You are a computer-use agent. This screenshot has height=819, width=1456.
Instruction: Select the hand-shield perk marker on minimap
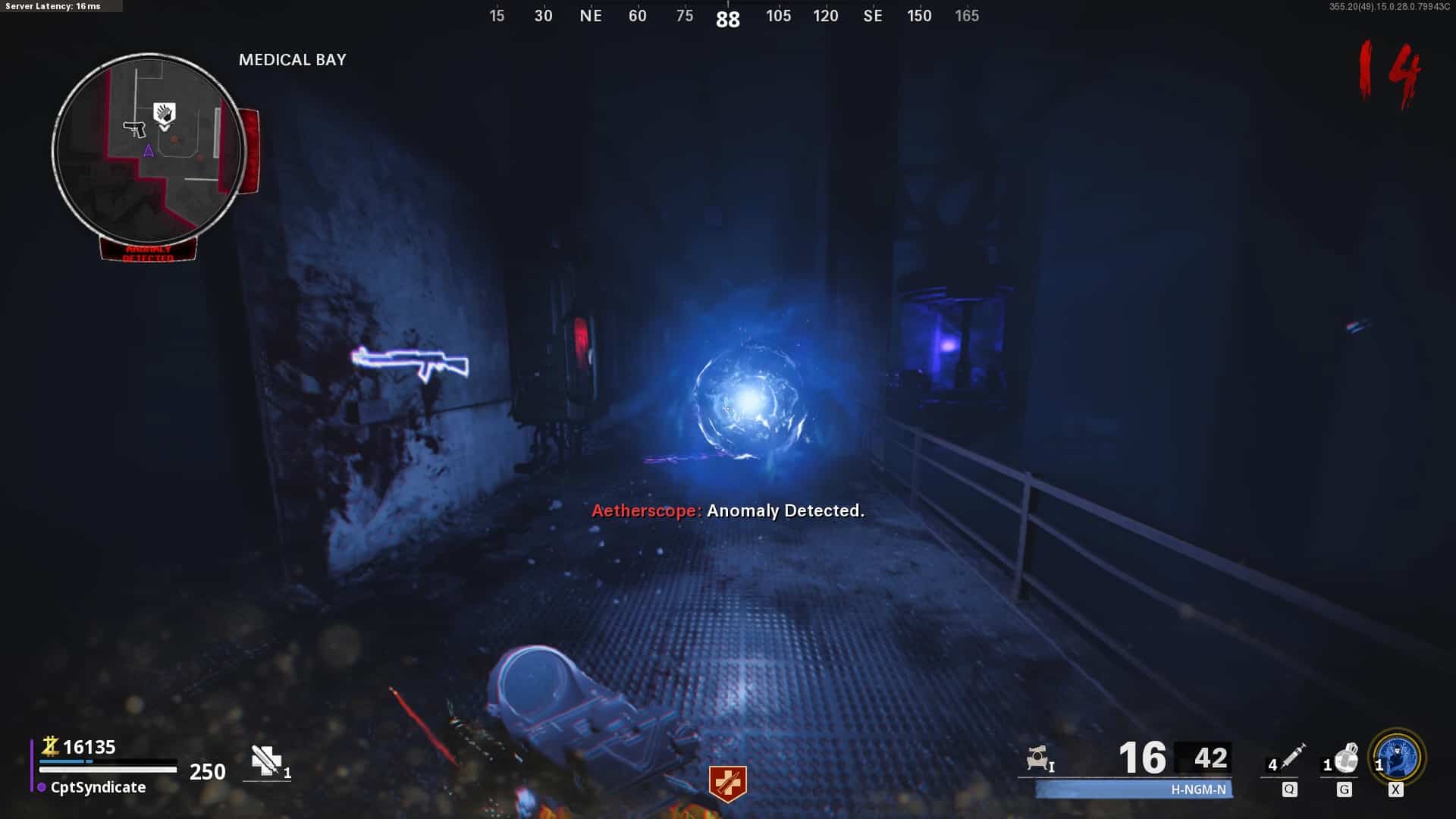[x=165, y=114]
